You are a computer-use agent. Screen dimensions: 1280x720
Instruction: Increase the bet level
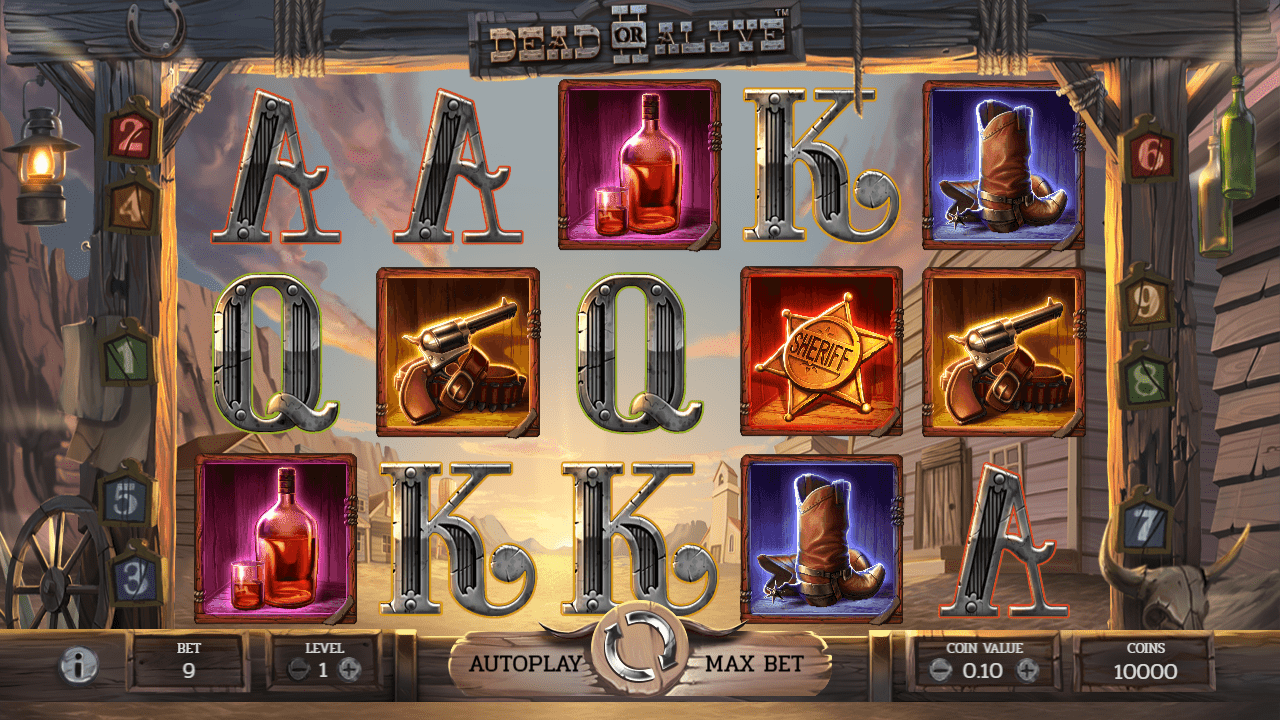tap(349, 671)
